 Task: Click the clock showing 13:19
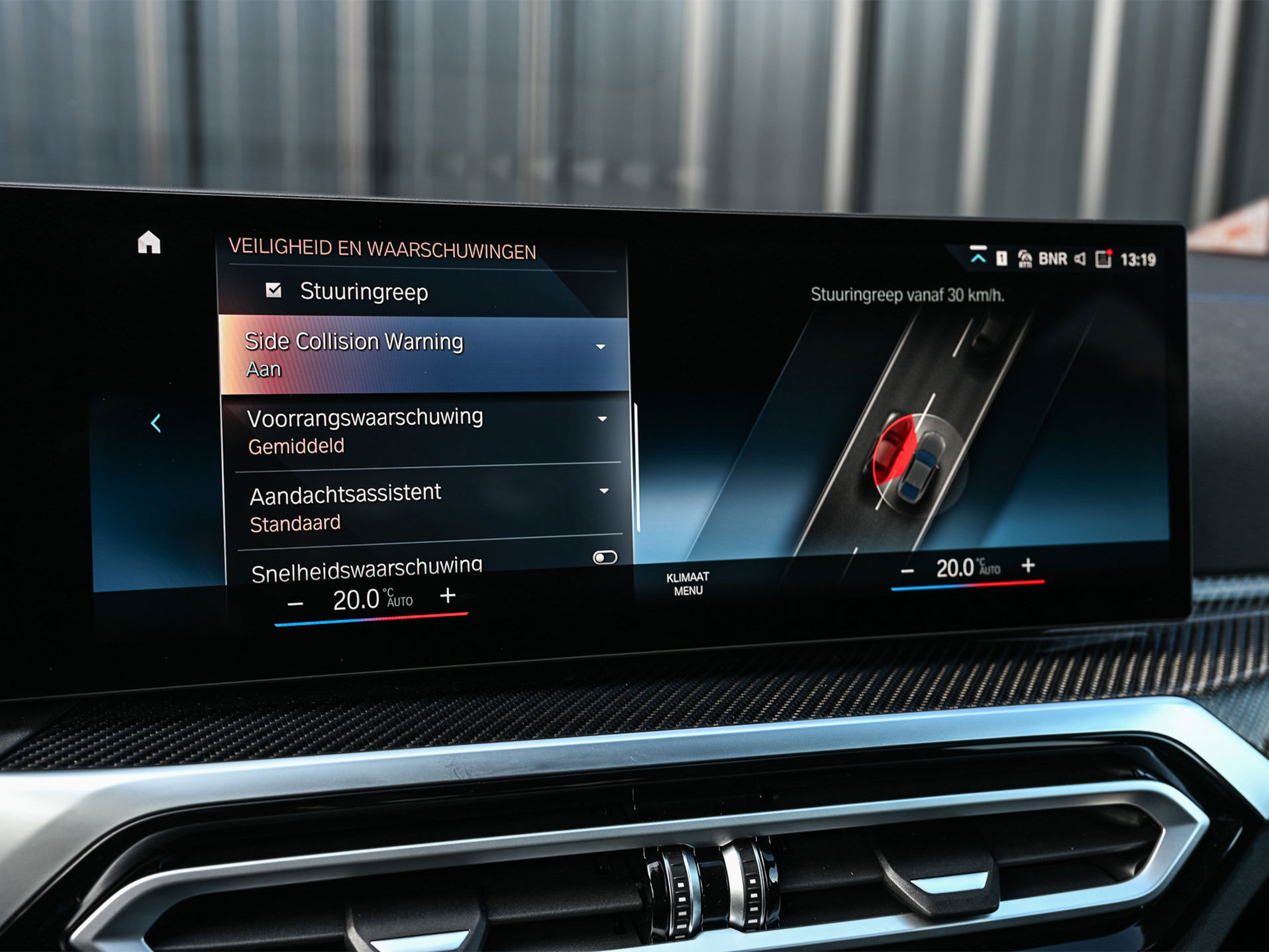coord(1141,260)
